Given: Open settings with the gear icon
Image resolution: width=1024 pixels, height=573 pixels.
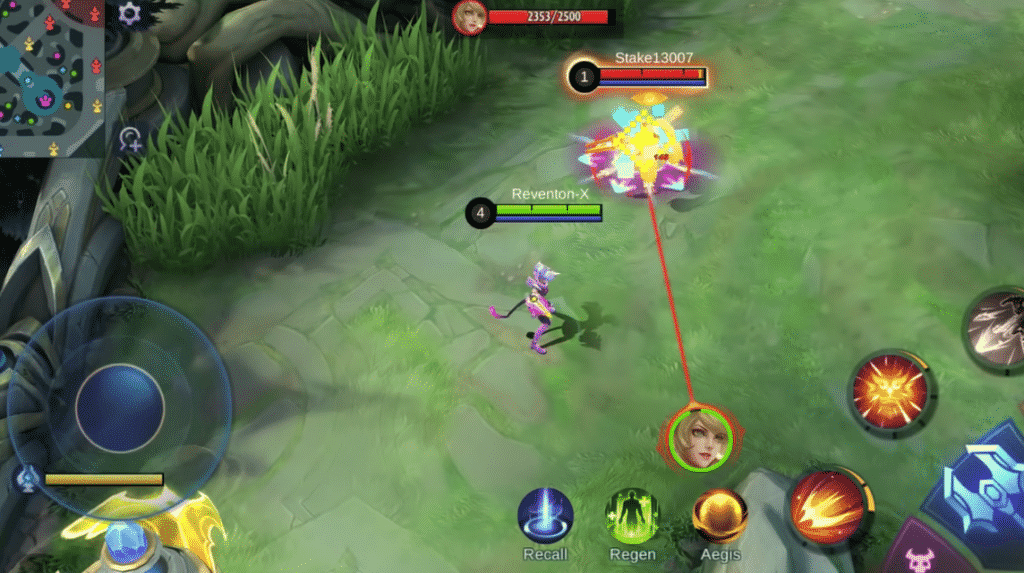Looking at the screenshot, I should tap(129, 14).
